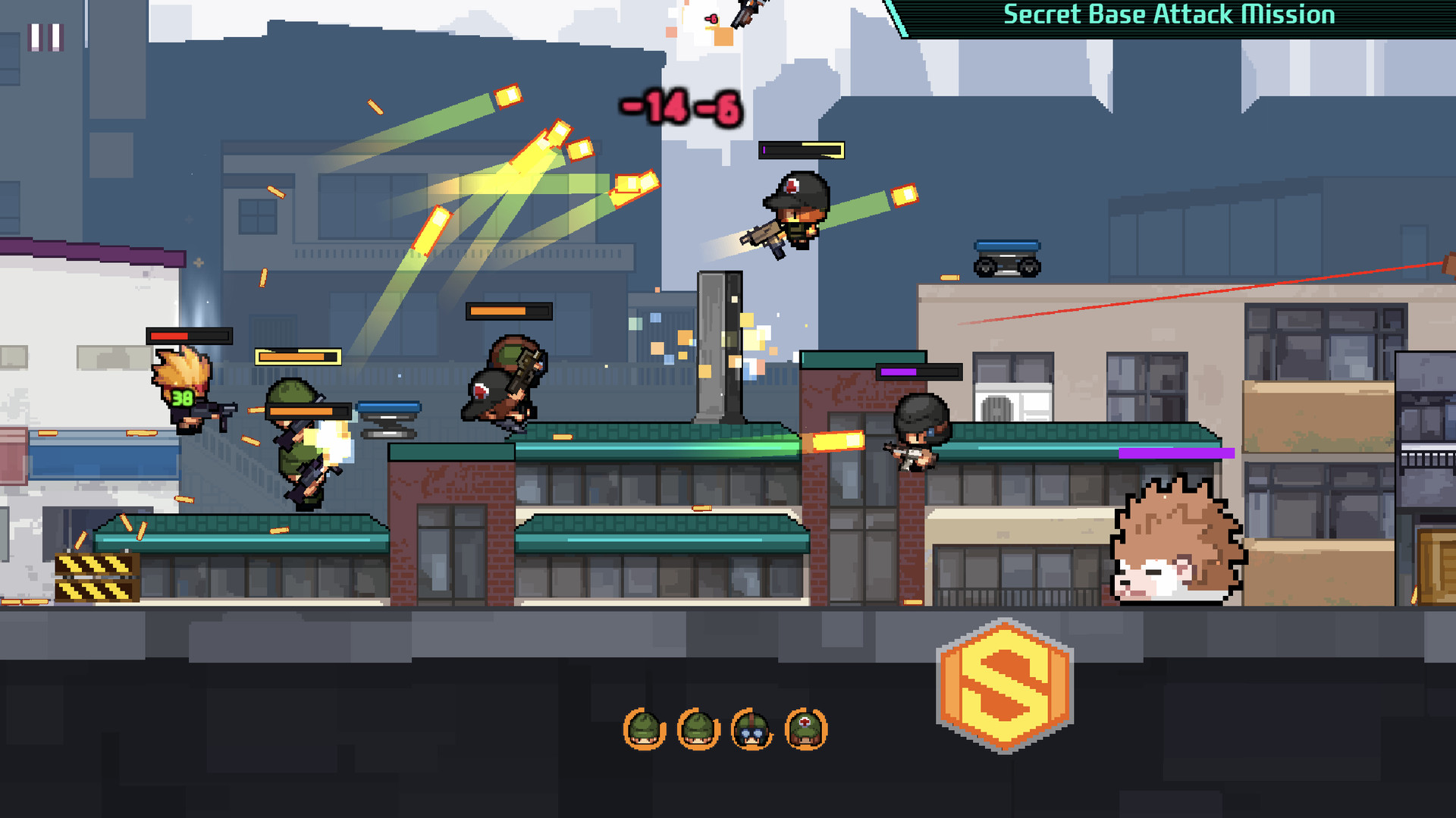1456x818 pixels.
Task: Click the purple enemy health bar
Action: (x=918, y=371)
